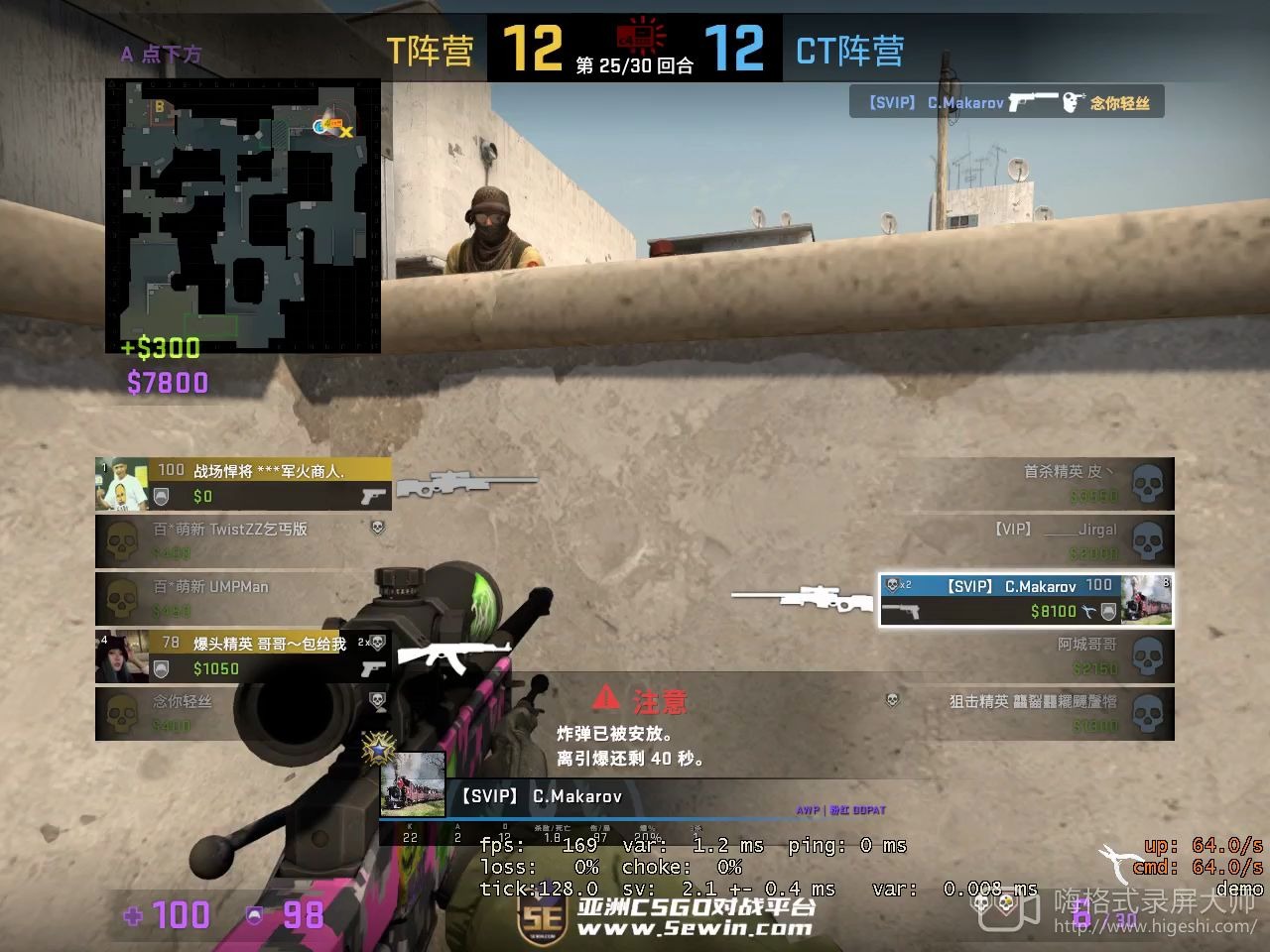Click the defuse kit icon next to $8100
The height and width of the screenshot is (952, 1270).
[1089, 611]
